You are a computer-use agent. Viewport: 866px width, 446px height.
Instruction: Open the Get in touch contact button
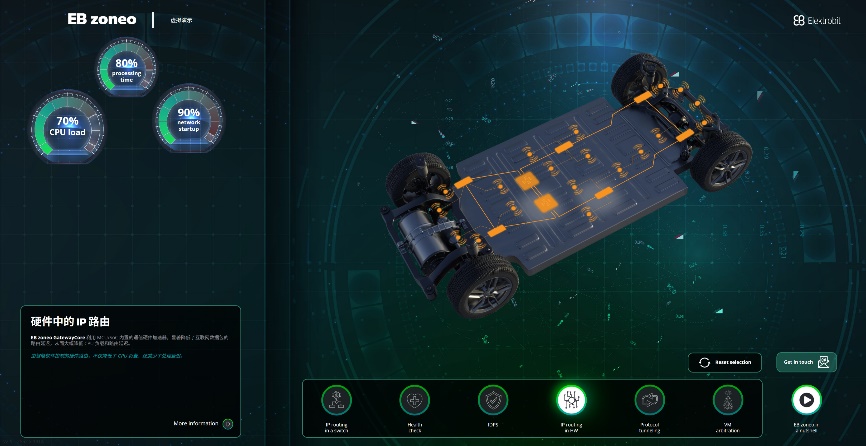tap(808, 362)
